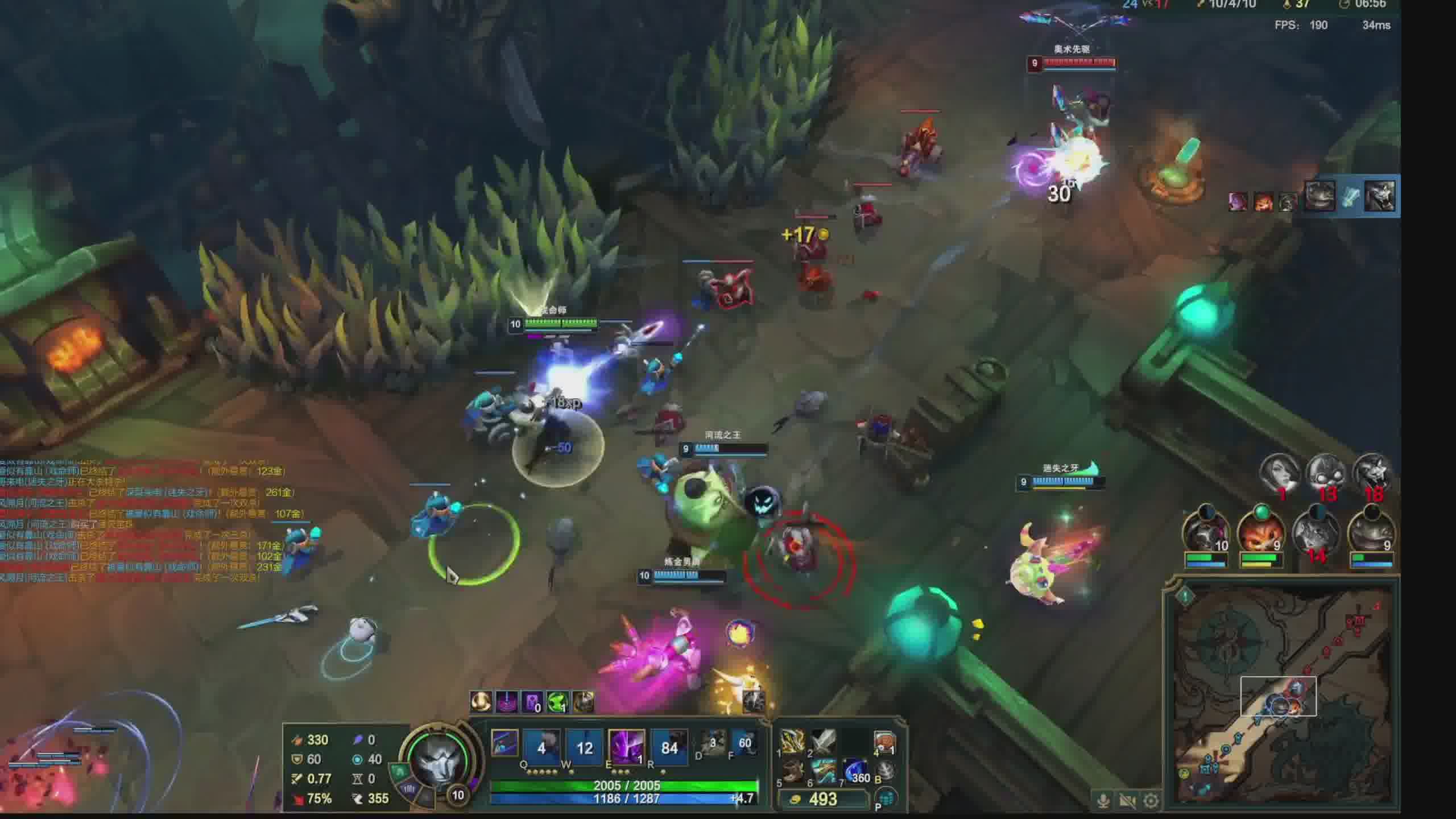Open the settings gear beside the minimap
Image resolution: width=1456 pixels, height=819 pixels.
click(1151, 801)
